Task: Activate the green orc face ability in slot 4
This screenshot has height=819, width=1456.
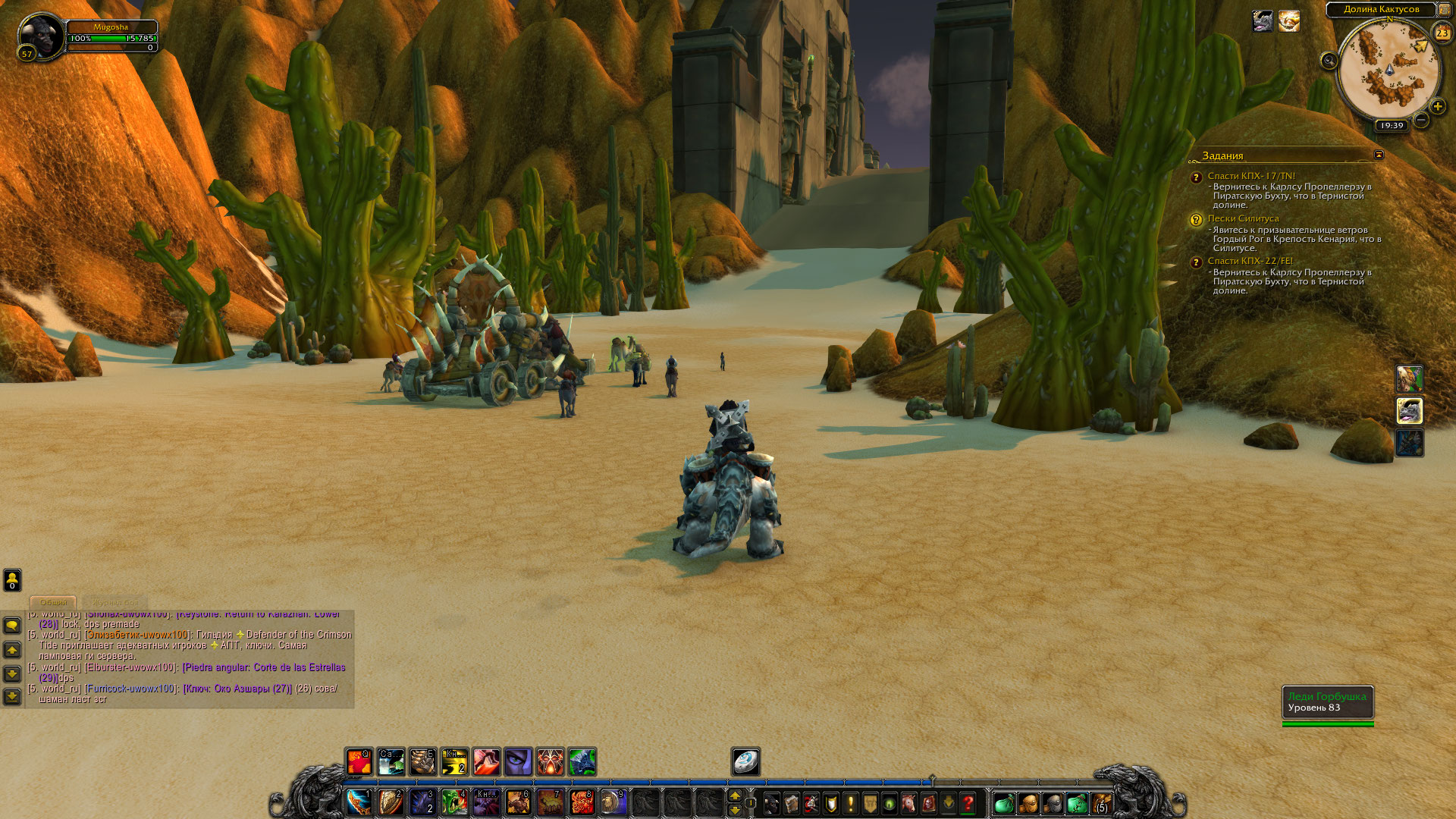Action: pyautogui.click(x=454, y=802)
